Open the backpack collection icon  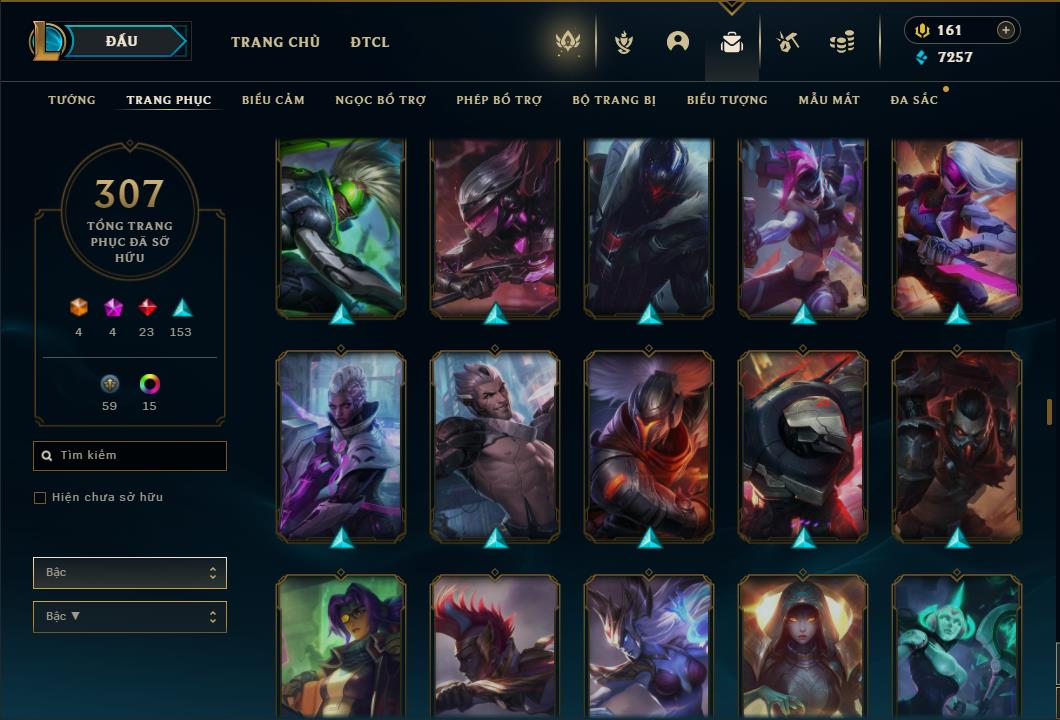point(732,42)
